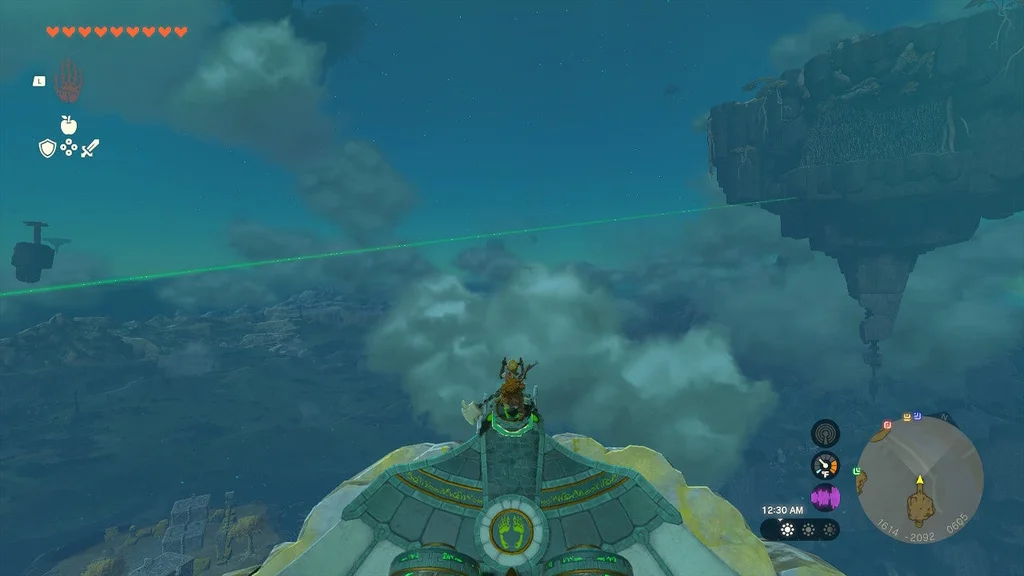Image resolution: width=1024 pixels, height=576 pixels.
Task: Select the orange marker atop the minimap
Action: [906, 416]
